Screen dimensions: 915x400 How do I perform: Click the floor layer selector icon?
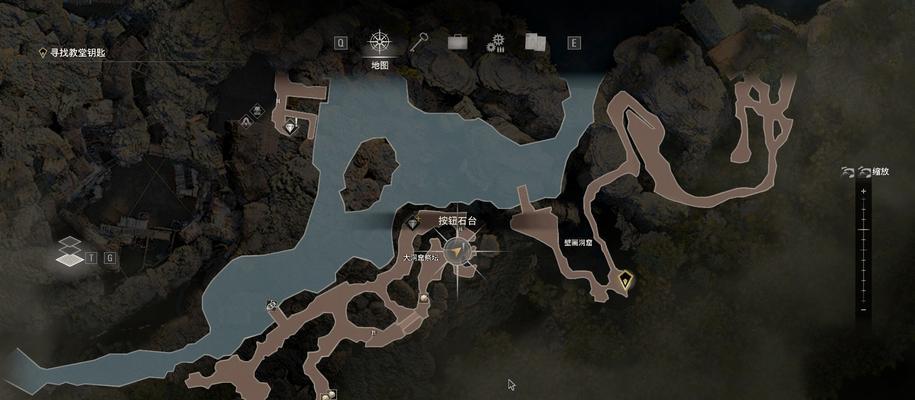[69, 252]
